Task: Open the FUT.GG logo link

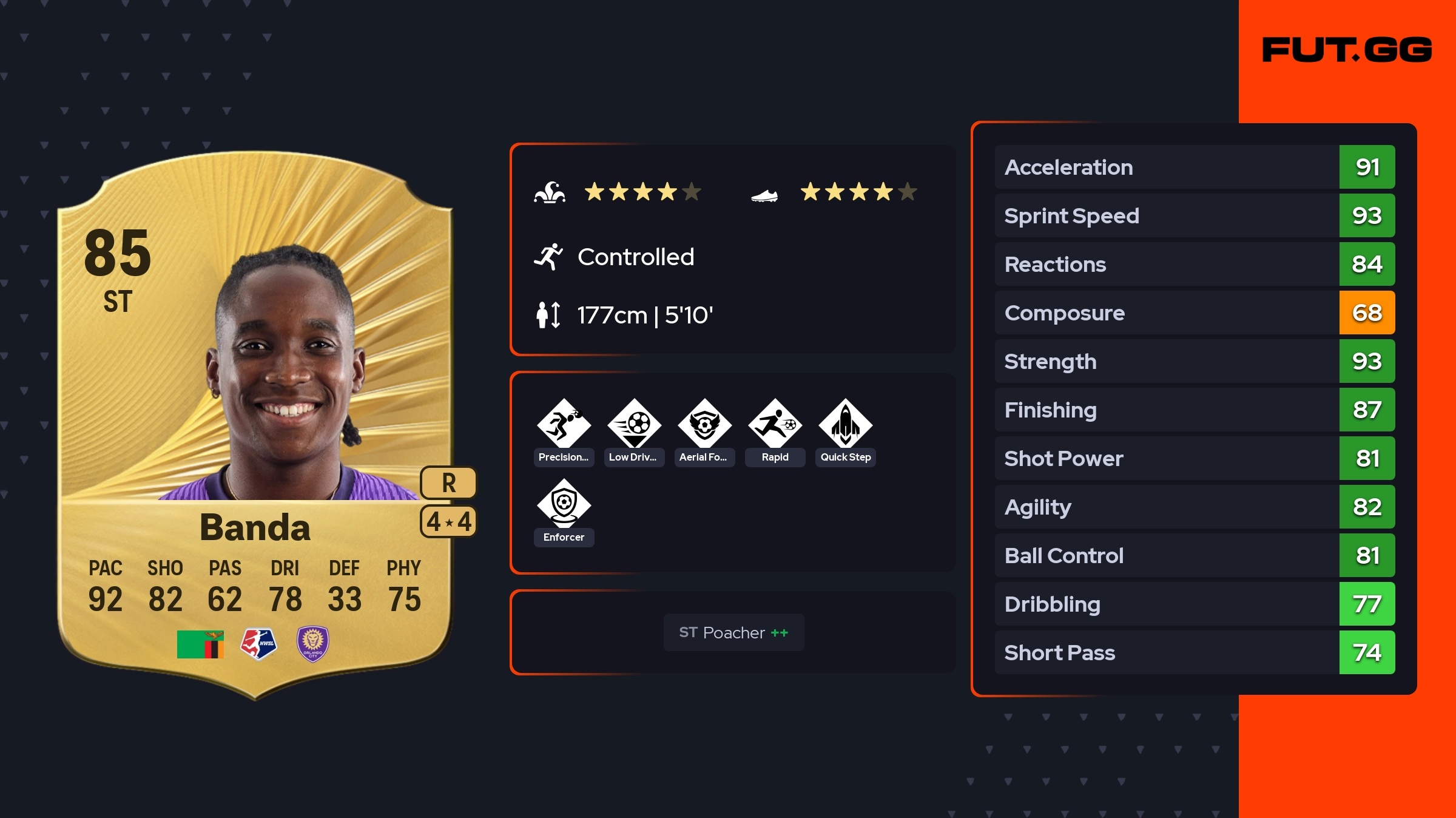Action: (x=1347, y=50)
